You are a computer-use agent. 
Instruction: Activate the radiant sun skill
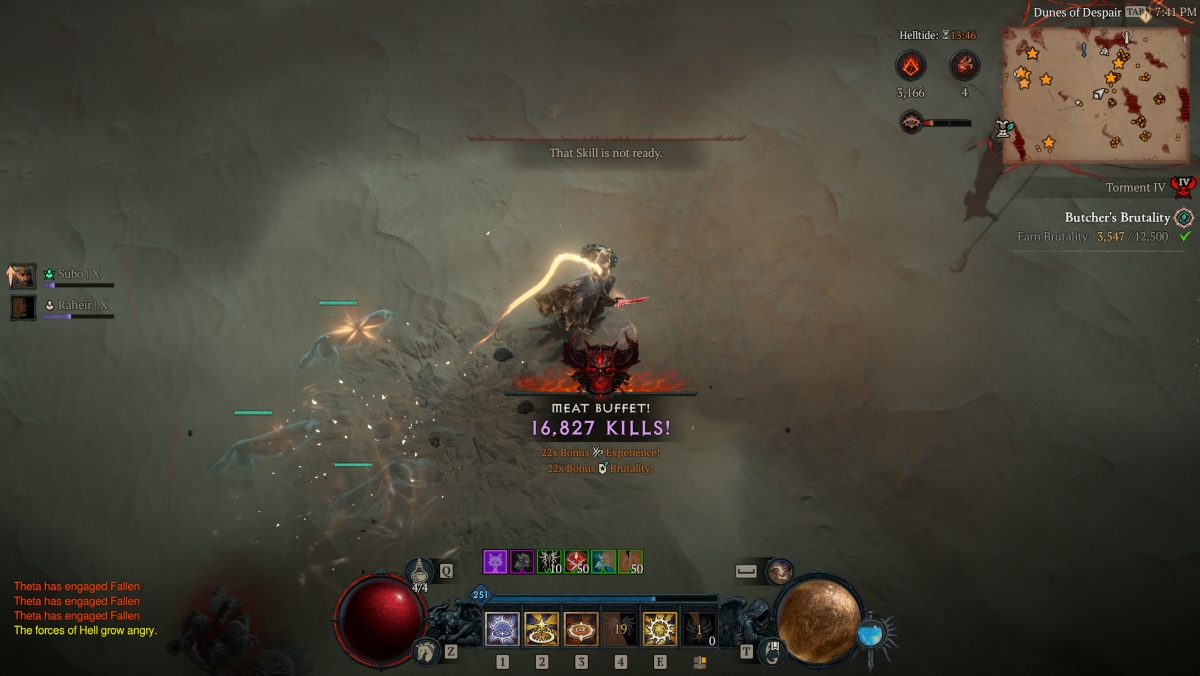660,629
